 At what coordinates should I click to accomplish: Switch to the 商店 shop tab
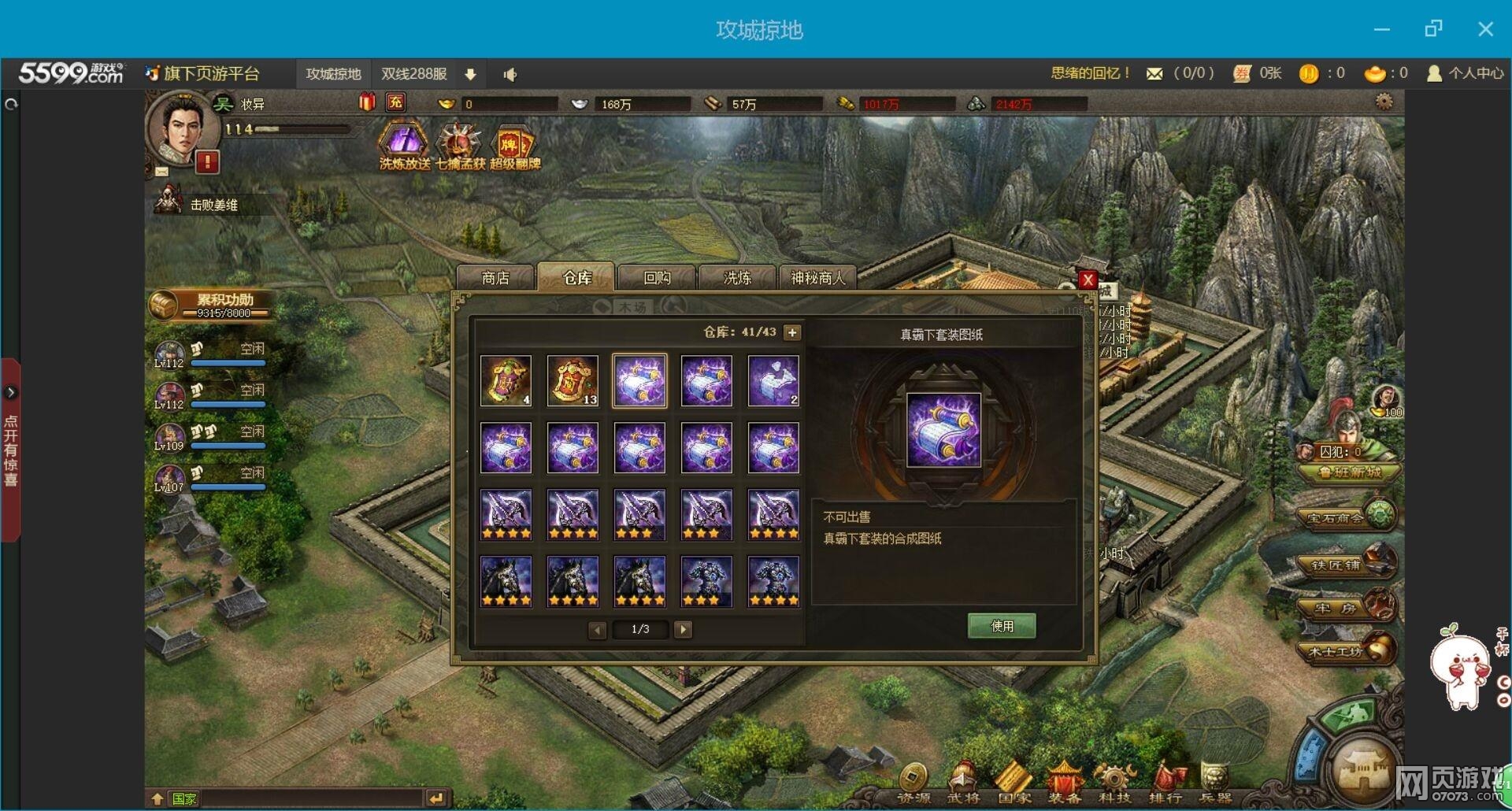(495, 278)
